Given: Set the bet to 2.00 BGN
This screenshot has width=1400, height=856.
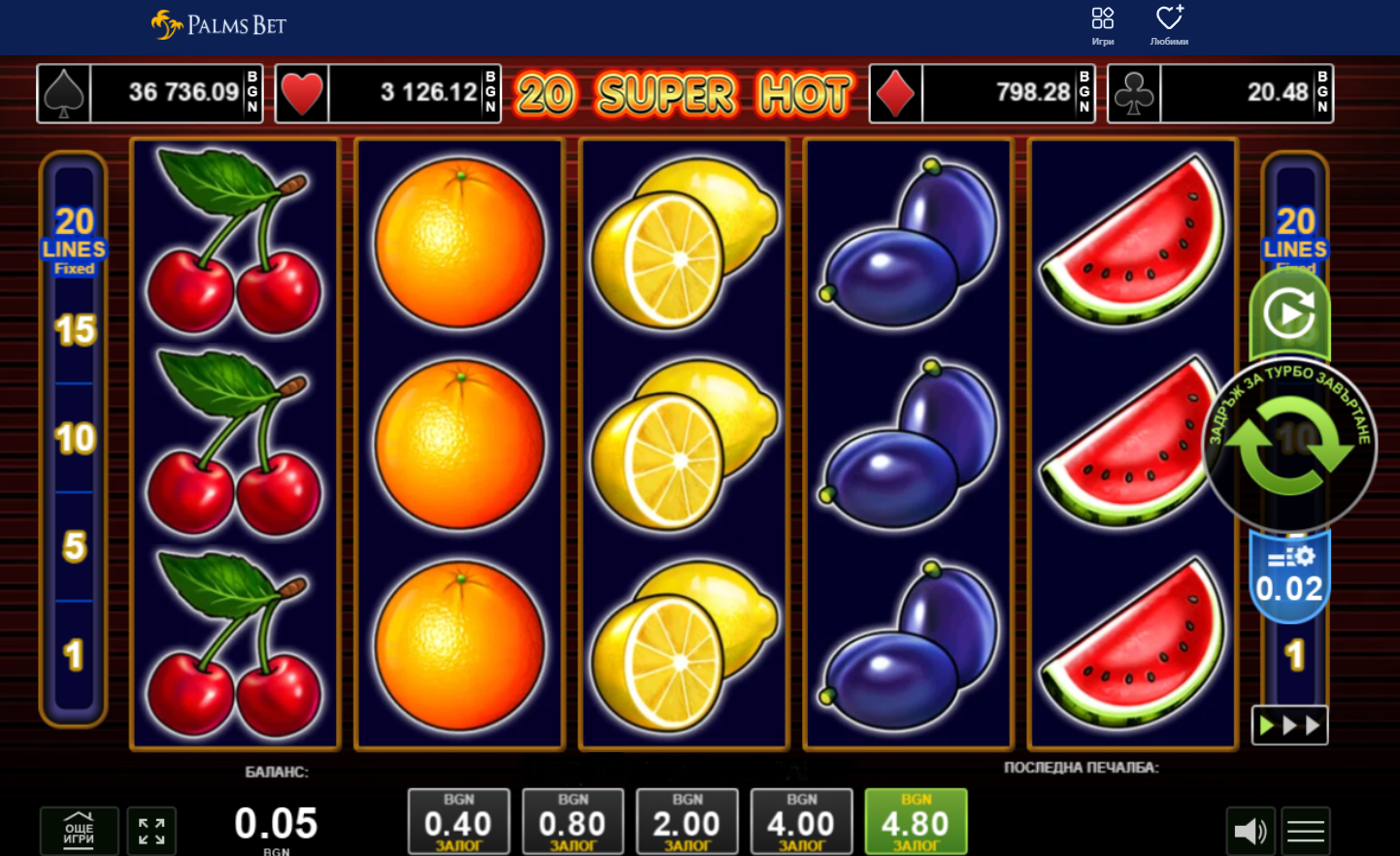Looking at the screenshot, I should [x=686, y=821].
